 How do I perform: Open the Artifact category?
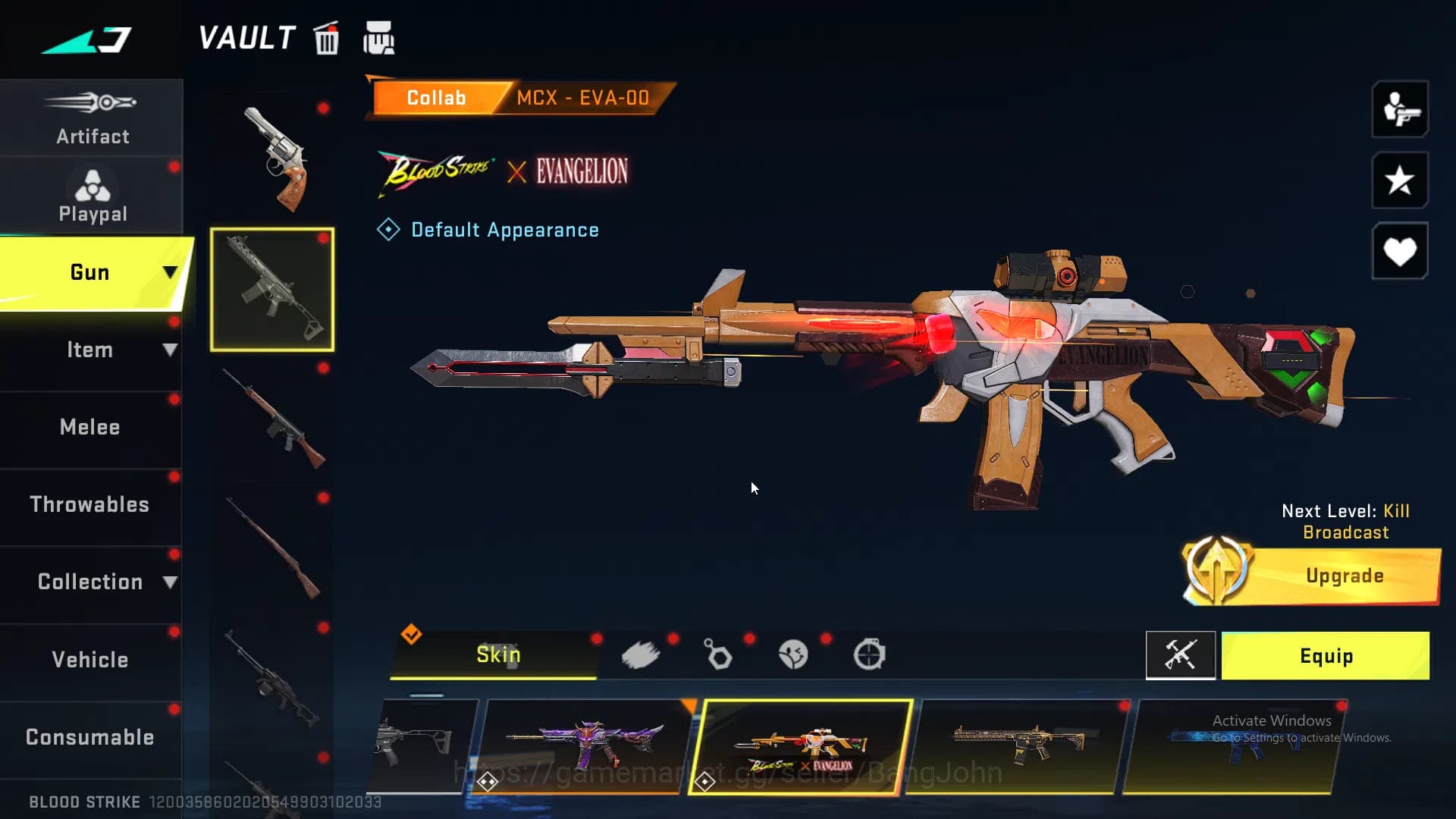point(92,118)
